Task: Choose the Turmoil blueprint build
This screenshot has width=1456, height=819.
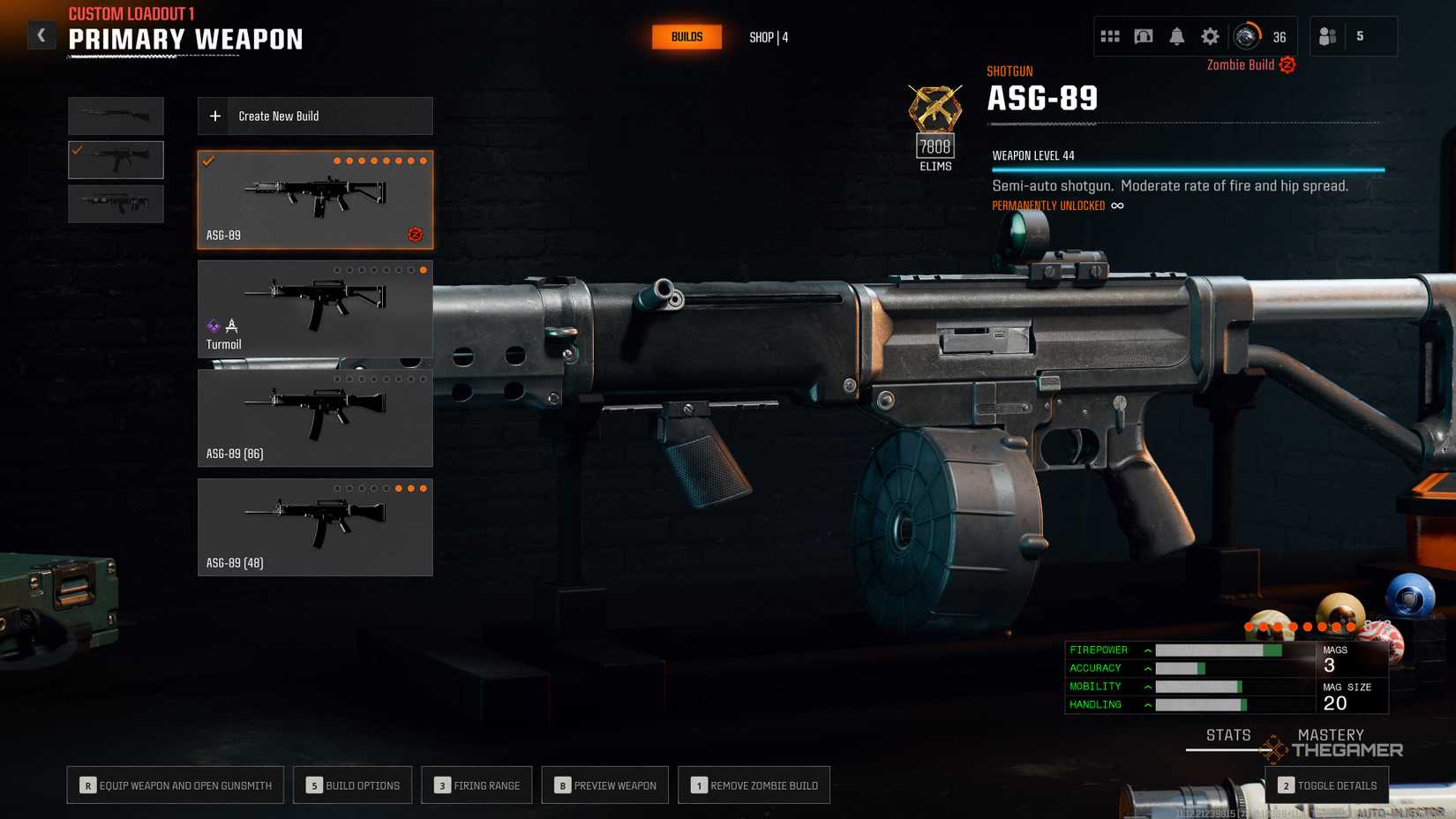Action: tap(315, 308)
